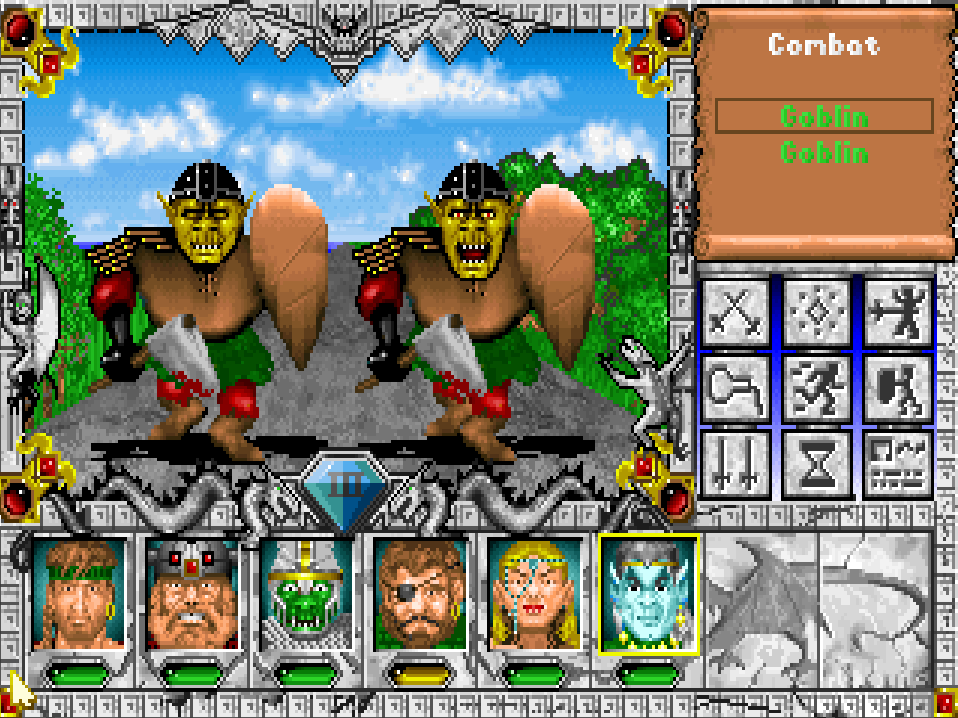This screenshot has height=718, width=958.
Task: Click the running figure flee icon
Action: tap(817, 388)
